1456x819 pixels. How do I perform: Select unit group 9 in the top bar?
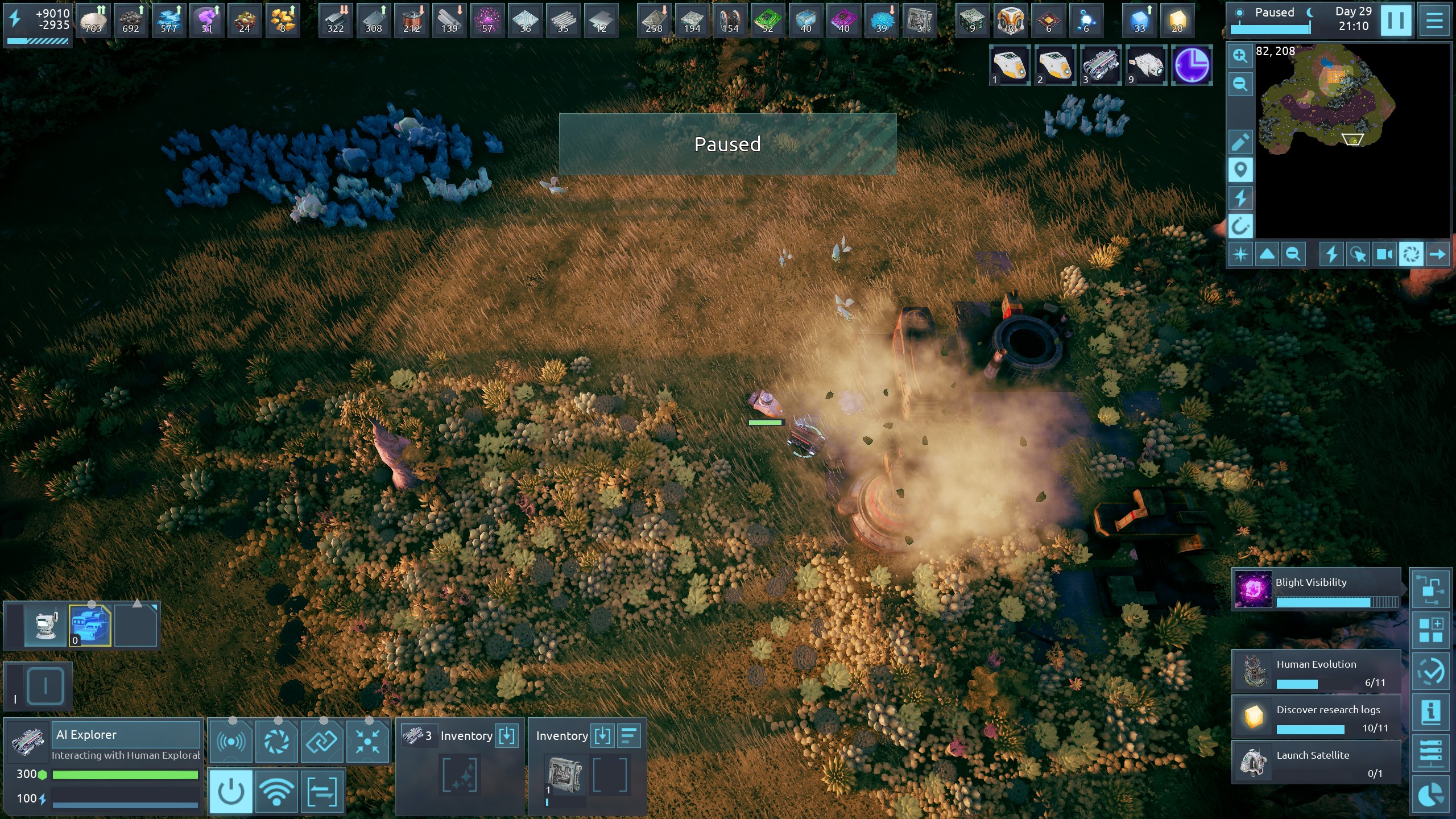tap(1145, 65)
